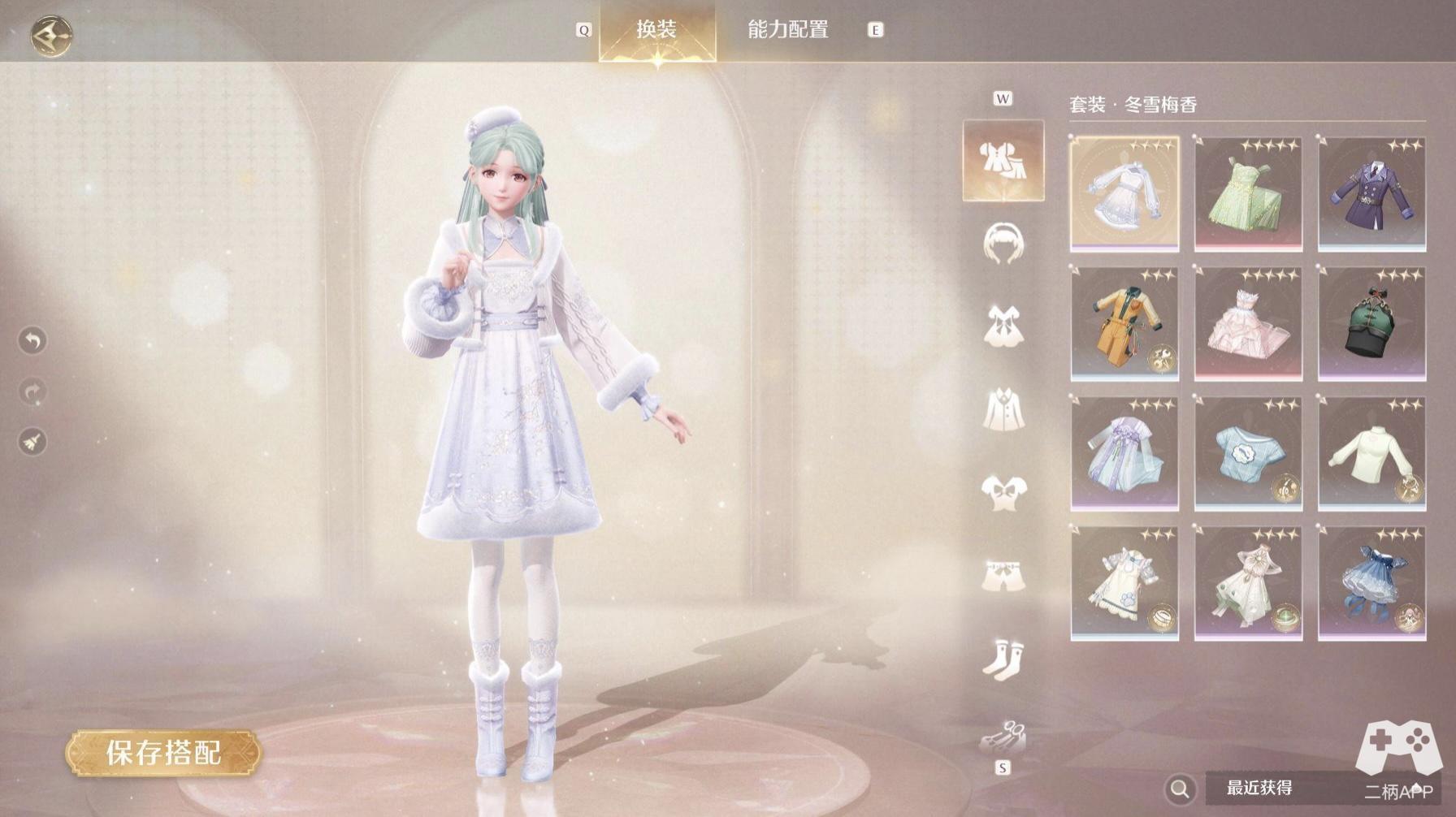Choose the purple uniform jacket outfit
The height and width of the screenshot is (817, 1456).
click(x=1371, y=194)
